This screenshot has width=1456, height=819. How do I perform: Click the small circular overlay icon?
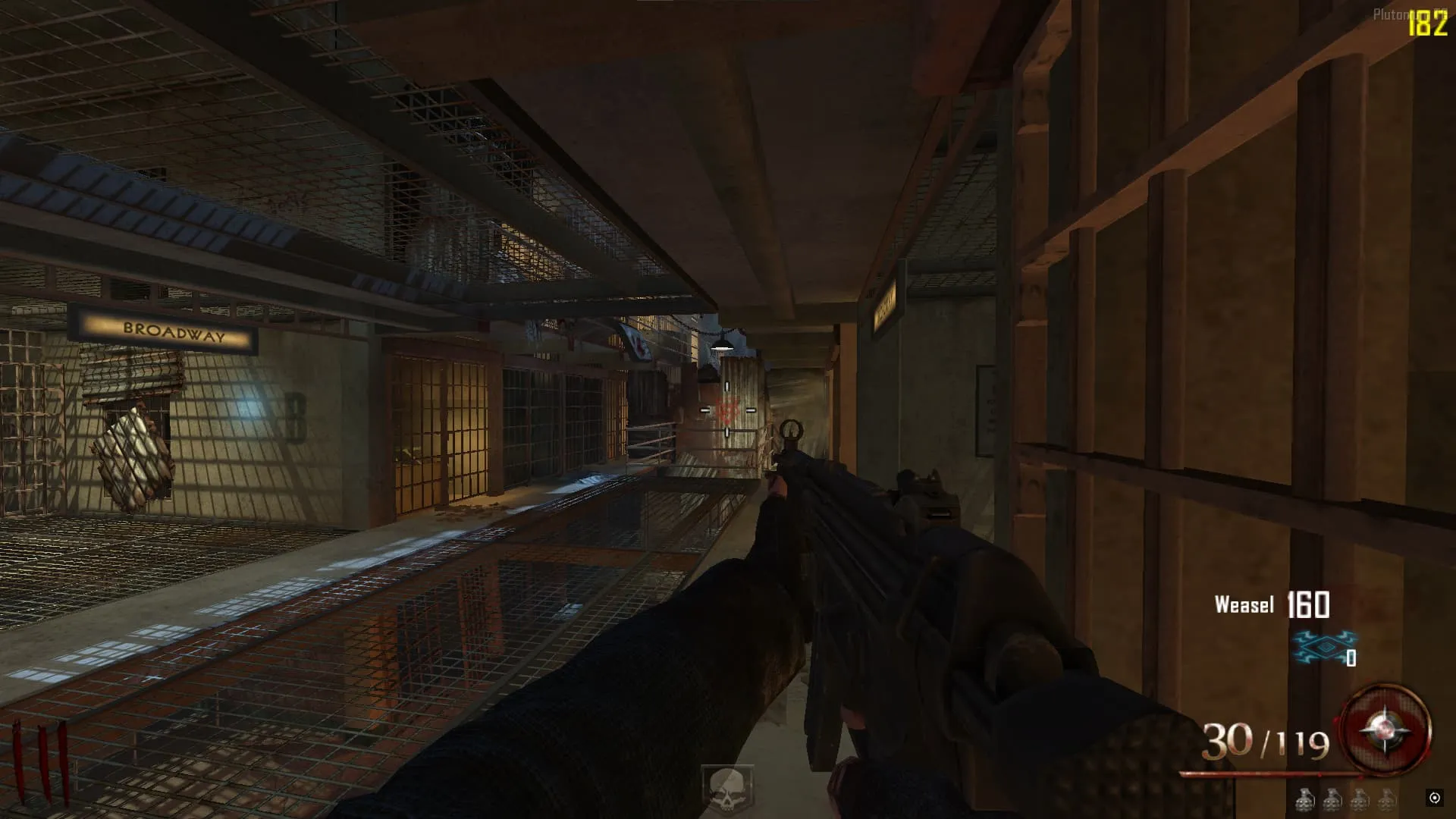point(1434,797)
